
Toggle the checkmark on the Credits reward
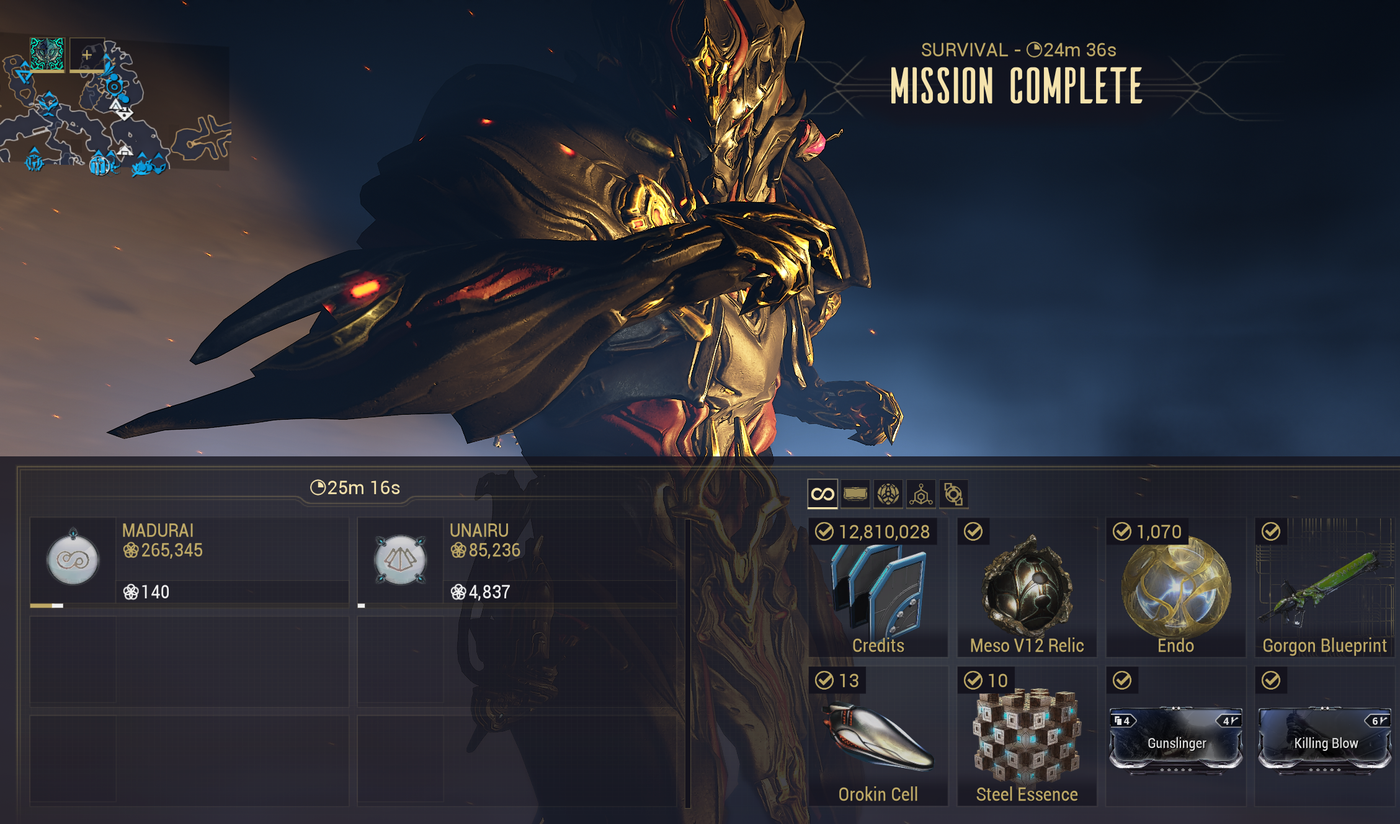(826, 532)
